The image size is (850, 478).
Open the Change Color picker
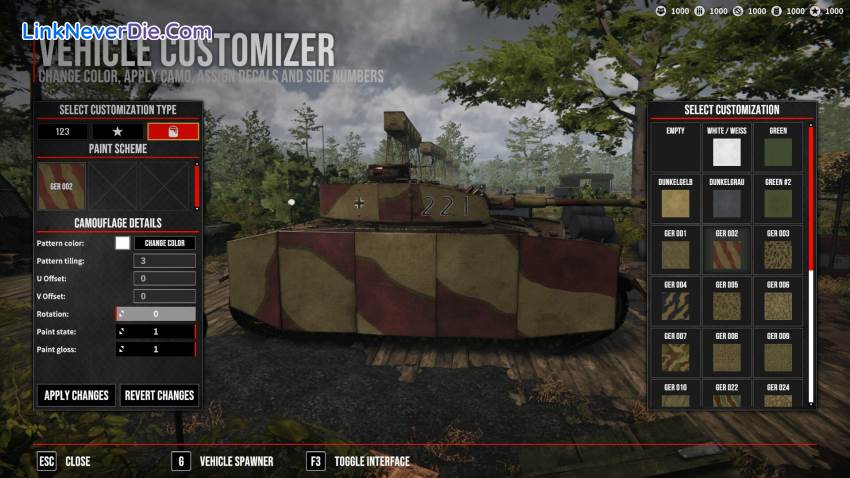pyautogui.click(x=165, y=242)
